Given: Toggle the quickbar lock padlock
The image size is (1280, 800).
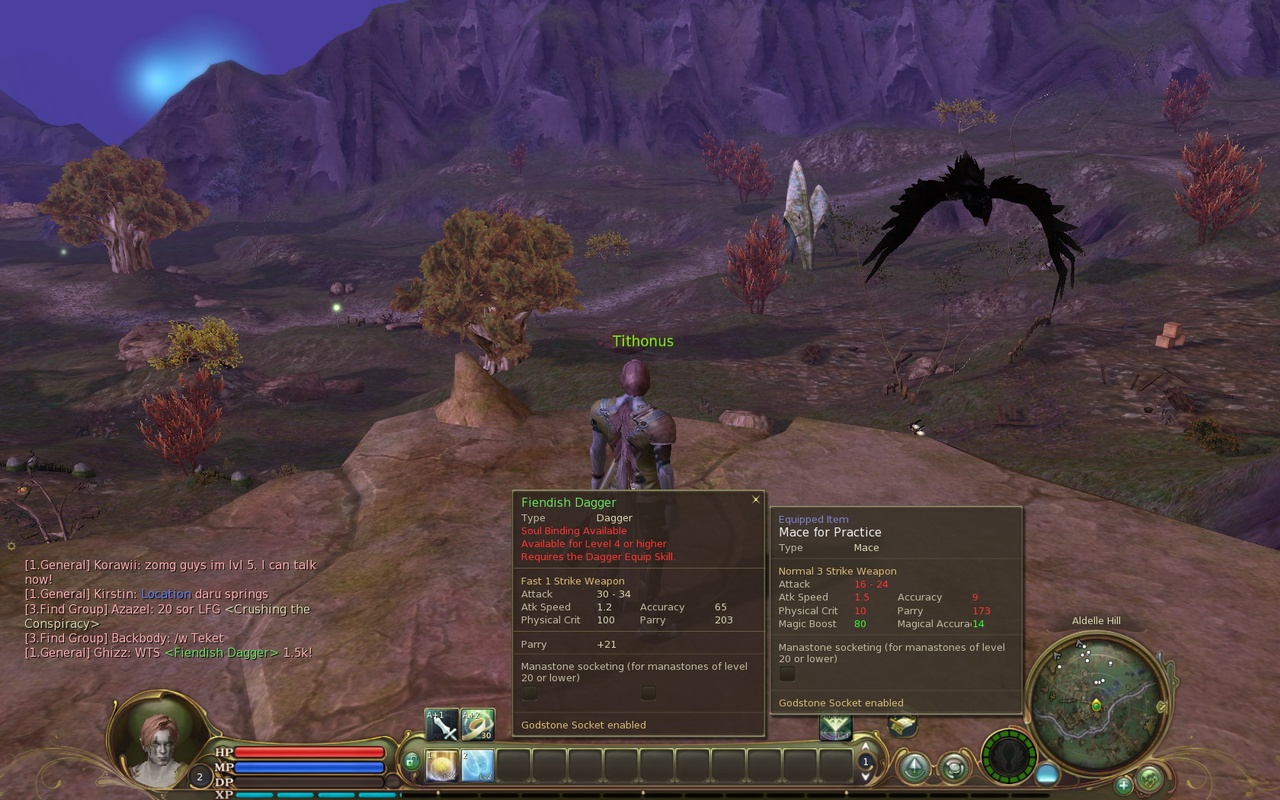Looking at the screenshot, I should [x=412, y=761].
